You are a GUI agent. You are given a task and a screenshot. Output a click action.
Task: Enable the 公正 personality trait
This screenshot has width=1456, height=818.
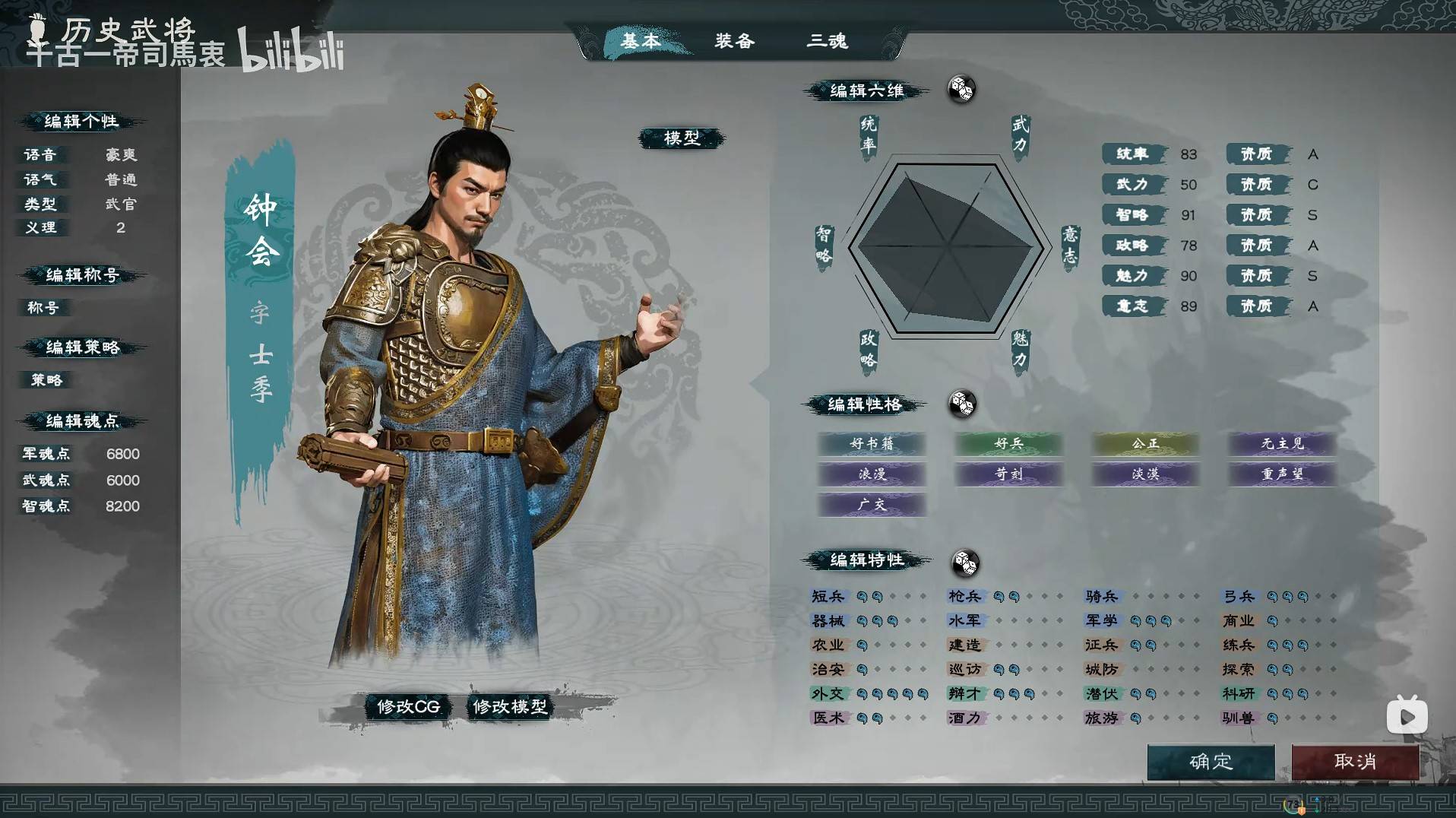click(x=1145, y=445)
